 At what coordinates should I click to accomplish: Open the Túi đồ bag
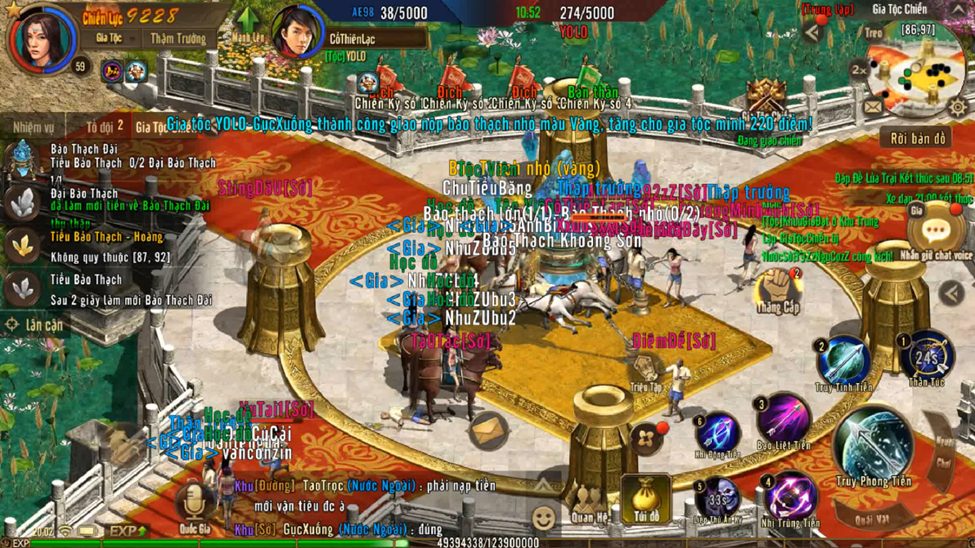(x=645, y=498)
